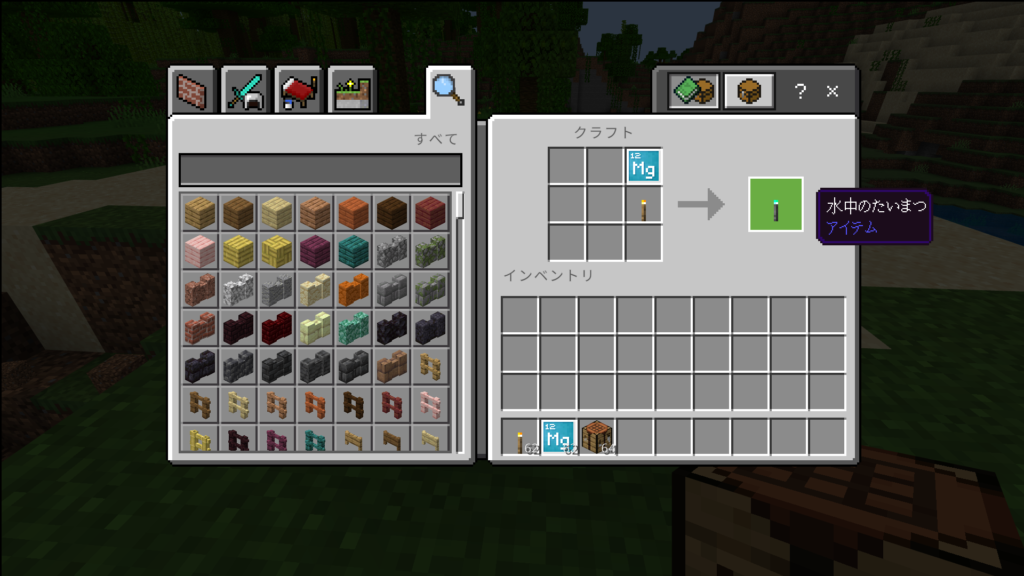Open the question mark help button
Screen dimensions: 1024x576
pyautogui.click(x=800, y=92)
